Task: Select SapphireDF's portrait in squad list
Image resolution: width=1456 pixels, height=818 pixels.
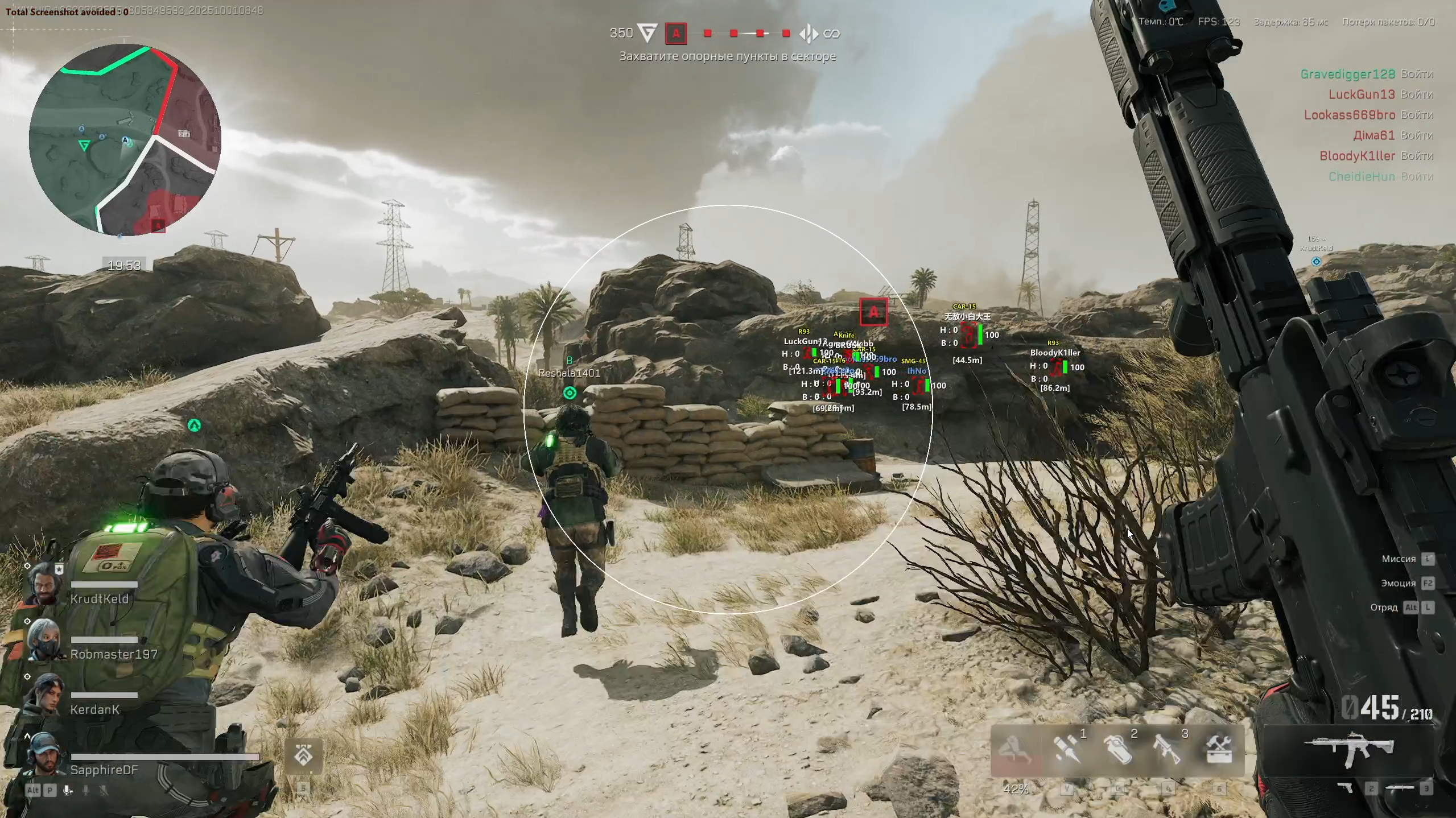Action: tap(44, 755)
